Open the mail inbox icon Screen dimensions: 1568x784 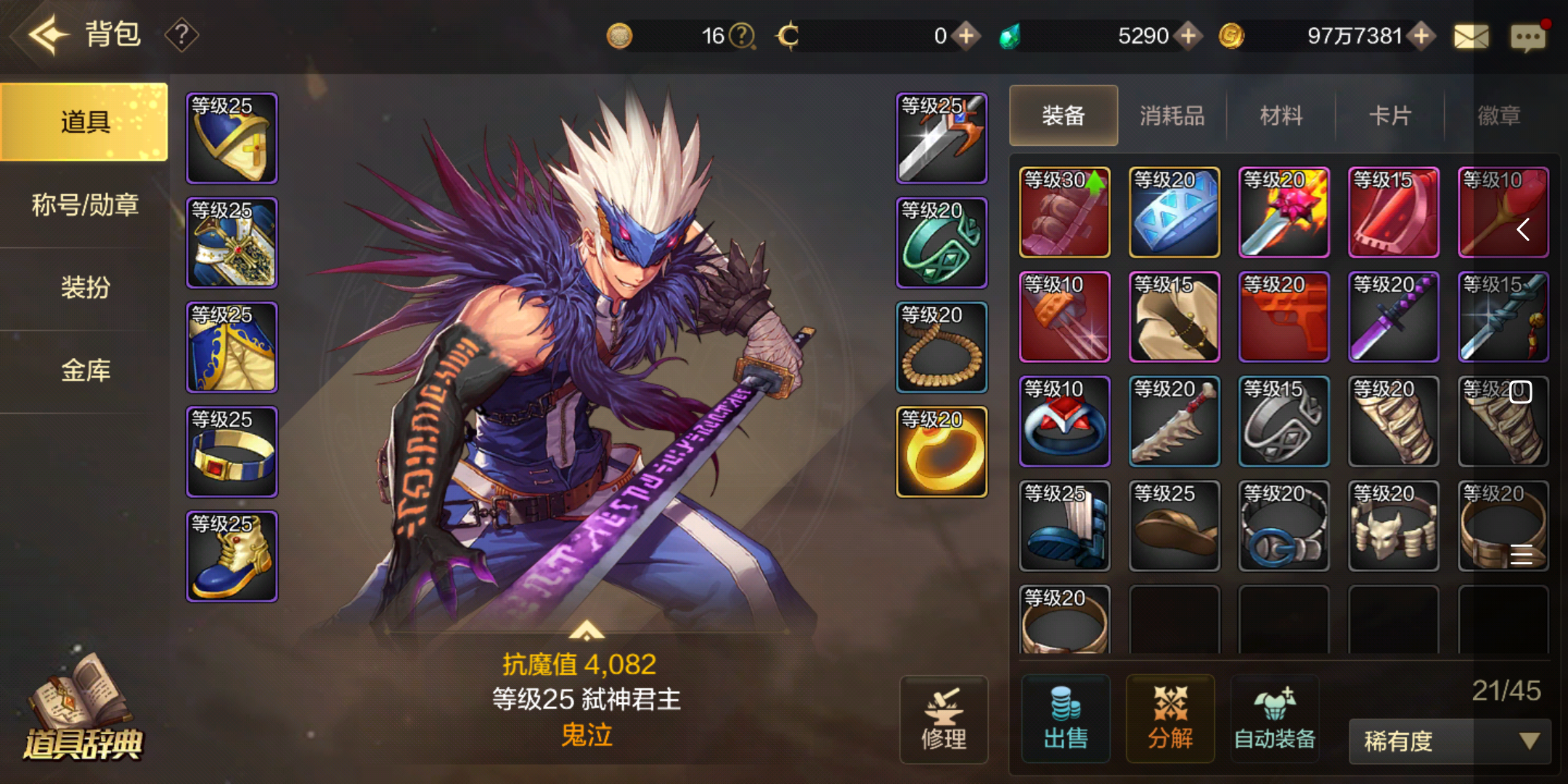[x=1471, y=37]
